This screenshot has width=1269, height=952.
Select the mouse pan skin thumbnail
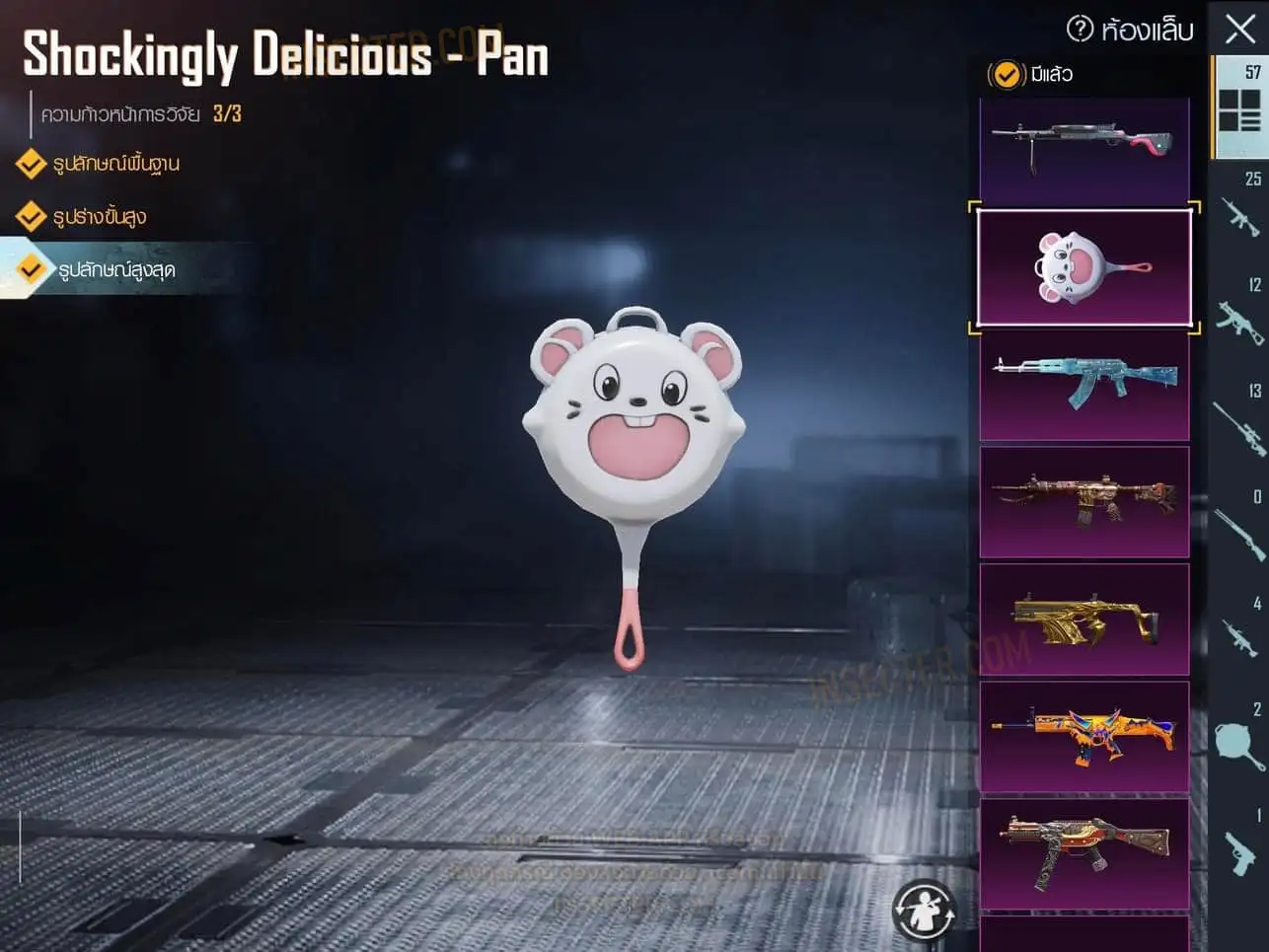click(x=1083, y=267)
